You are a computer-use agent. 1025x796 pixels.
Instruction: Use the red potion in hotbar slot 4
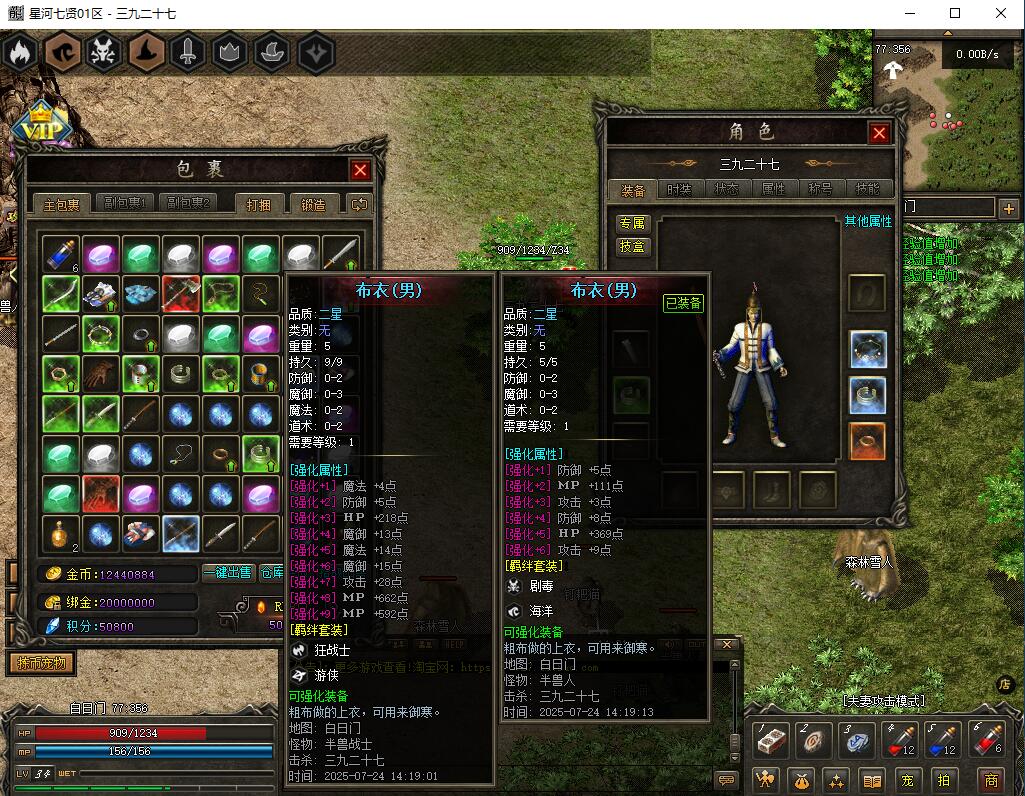tap(902, 741)
